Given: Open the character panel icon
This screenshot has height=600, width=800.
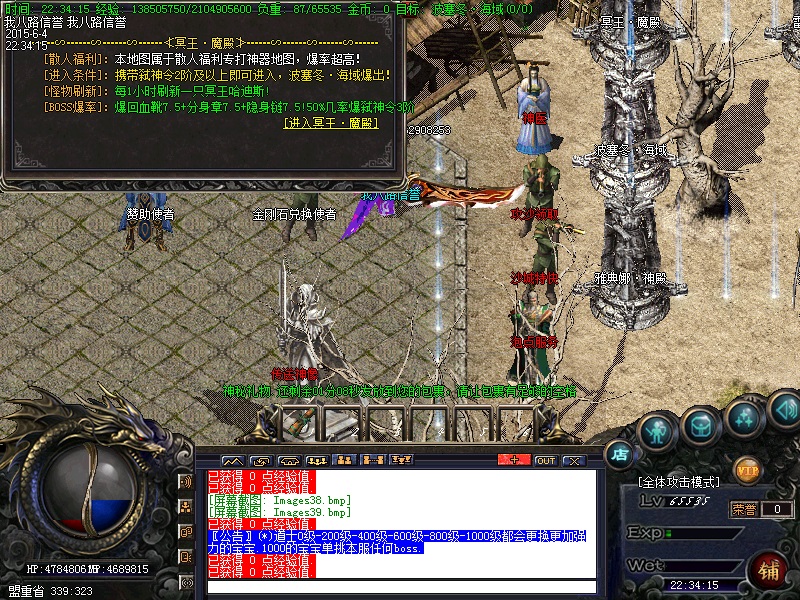Looking at the screenshot, I should [x=656, y=430].
